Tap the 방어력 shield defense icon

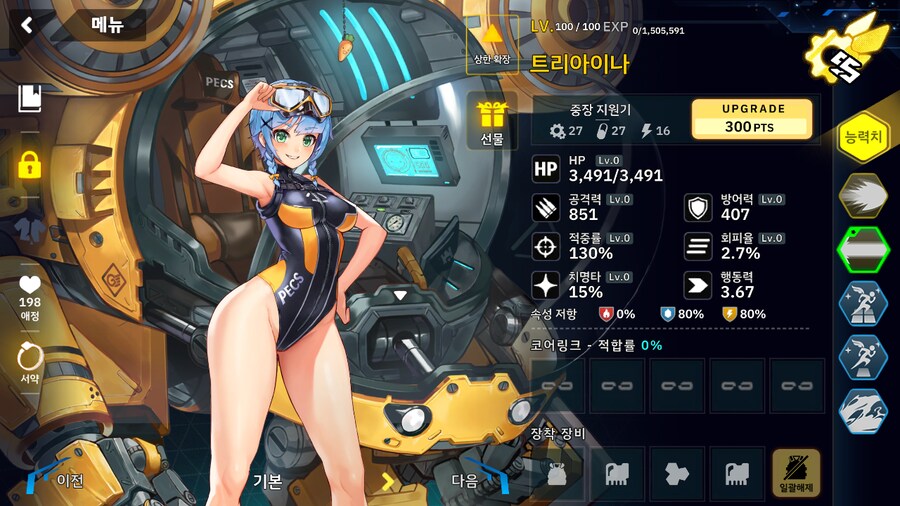coord(698,207)
